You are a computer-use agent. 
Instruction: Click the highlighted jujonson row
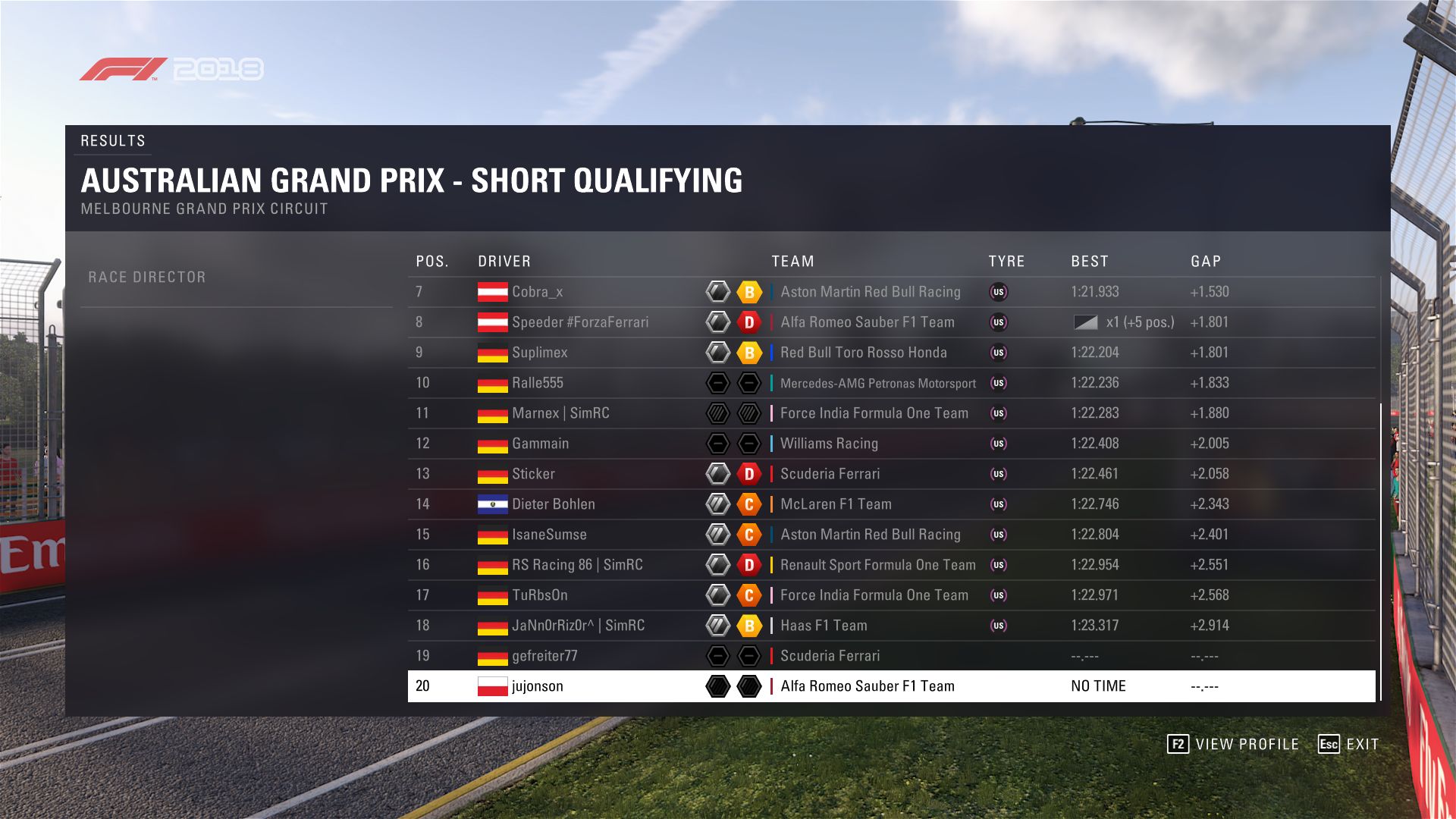537,686
